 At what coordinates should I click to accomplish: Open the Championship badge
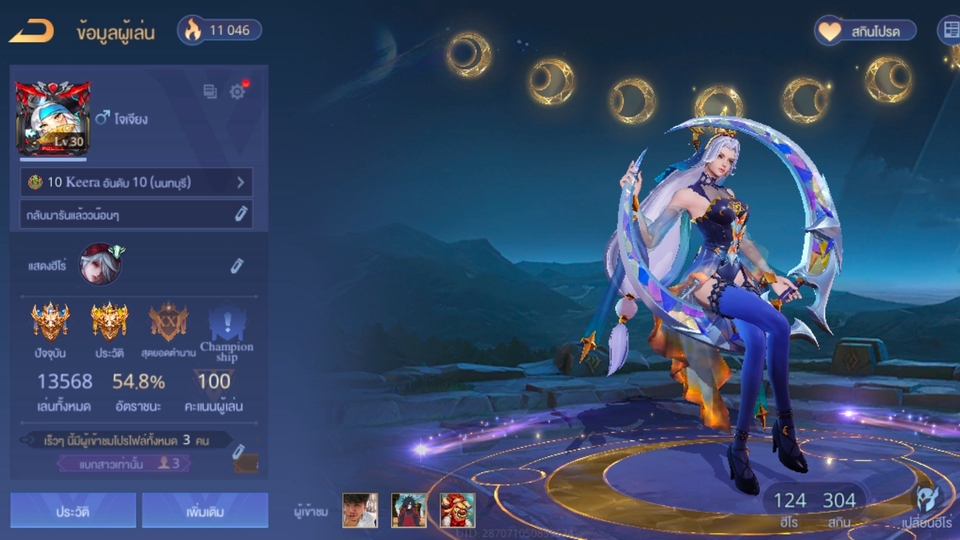coord(226,328)
